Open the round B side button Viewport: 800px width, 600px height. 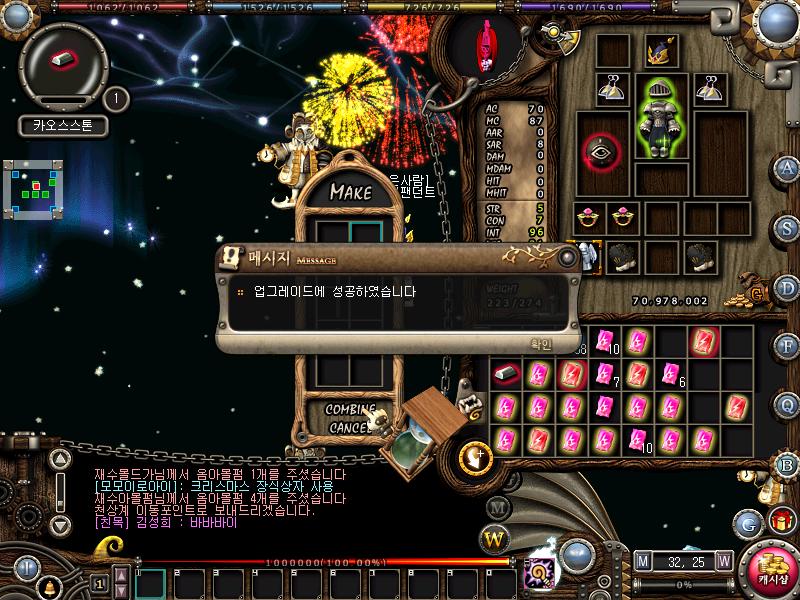click(789, 465)
